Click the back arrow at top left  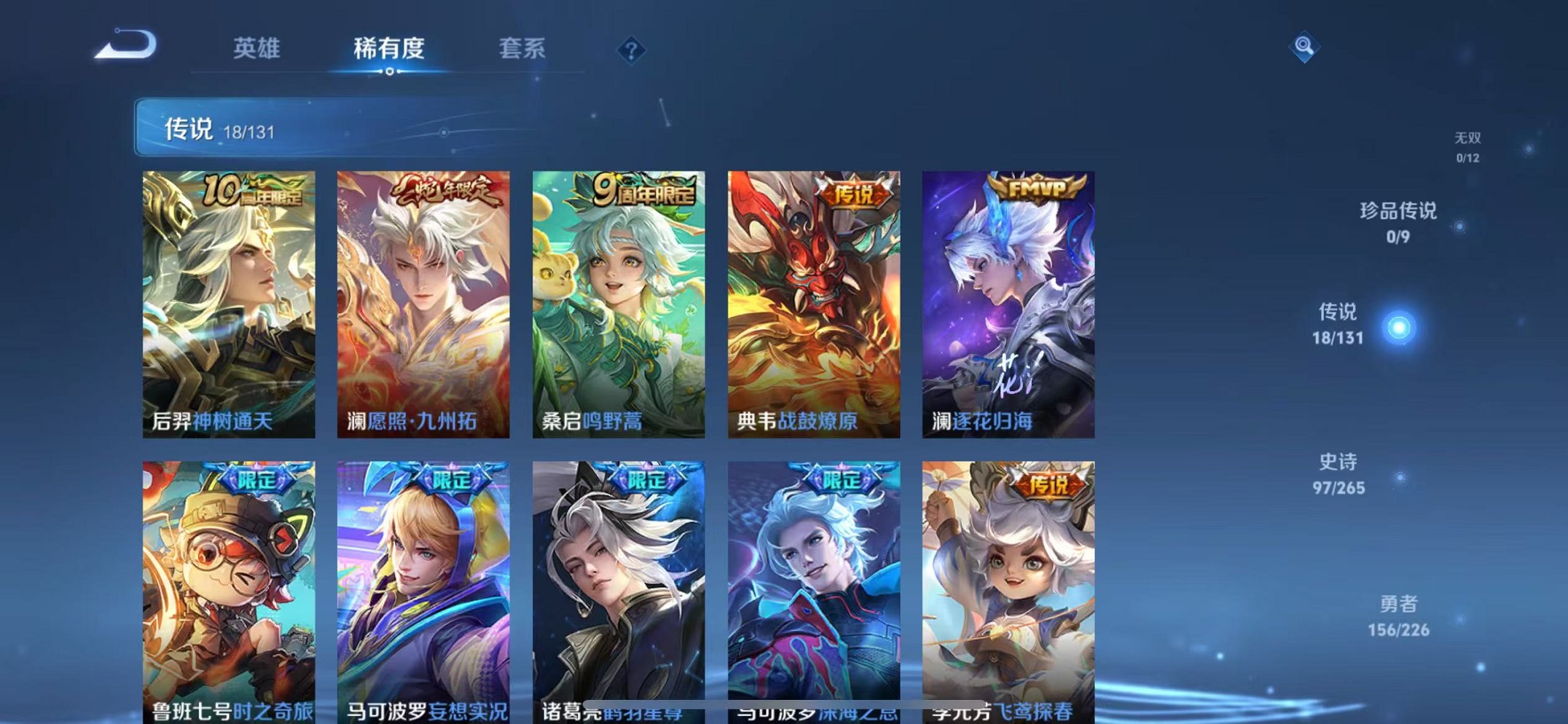[x=125, y=45]
